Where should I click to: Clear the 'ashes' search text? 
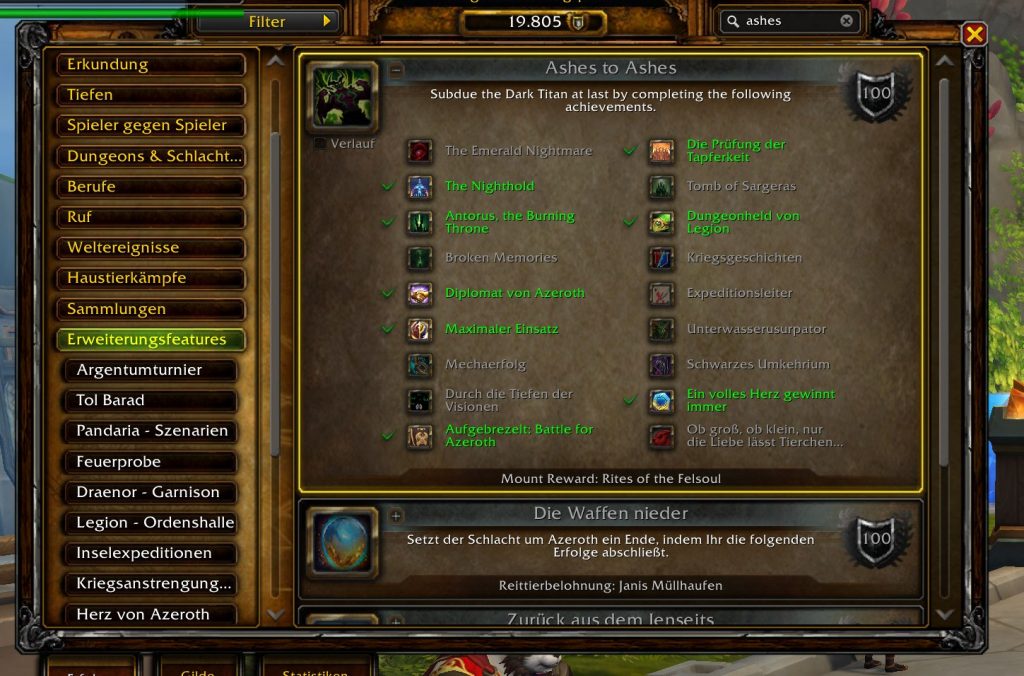(x=847, y=21)
